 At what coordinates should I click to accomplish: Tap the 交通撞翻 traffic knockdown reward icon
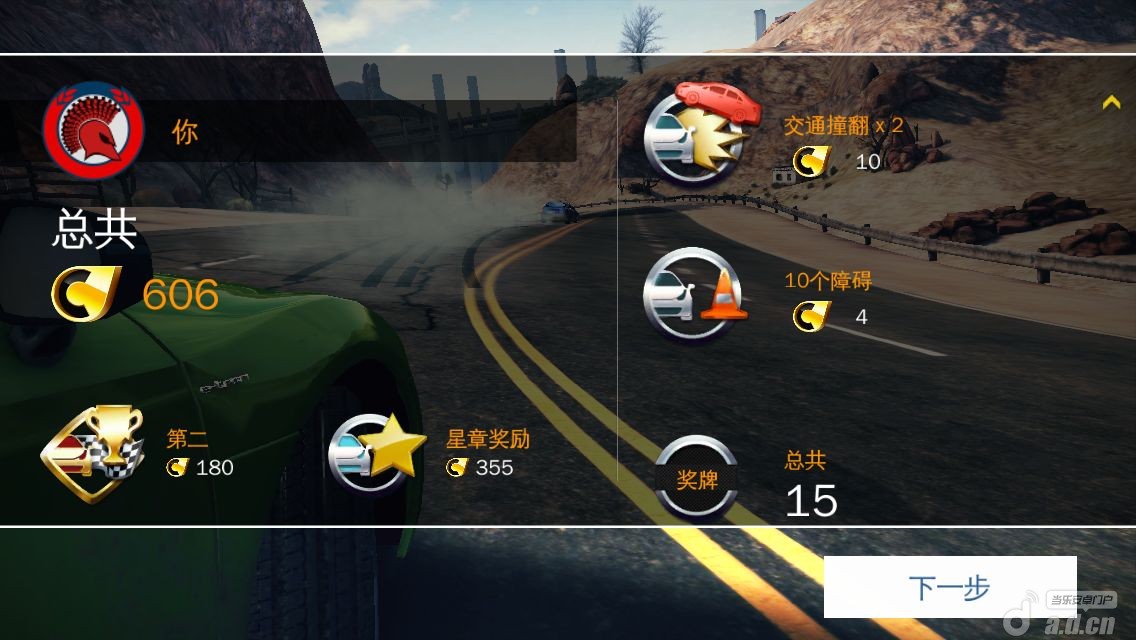[696, 133]
